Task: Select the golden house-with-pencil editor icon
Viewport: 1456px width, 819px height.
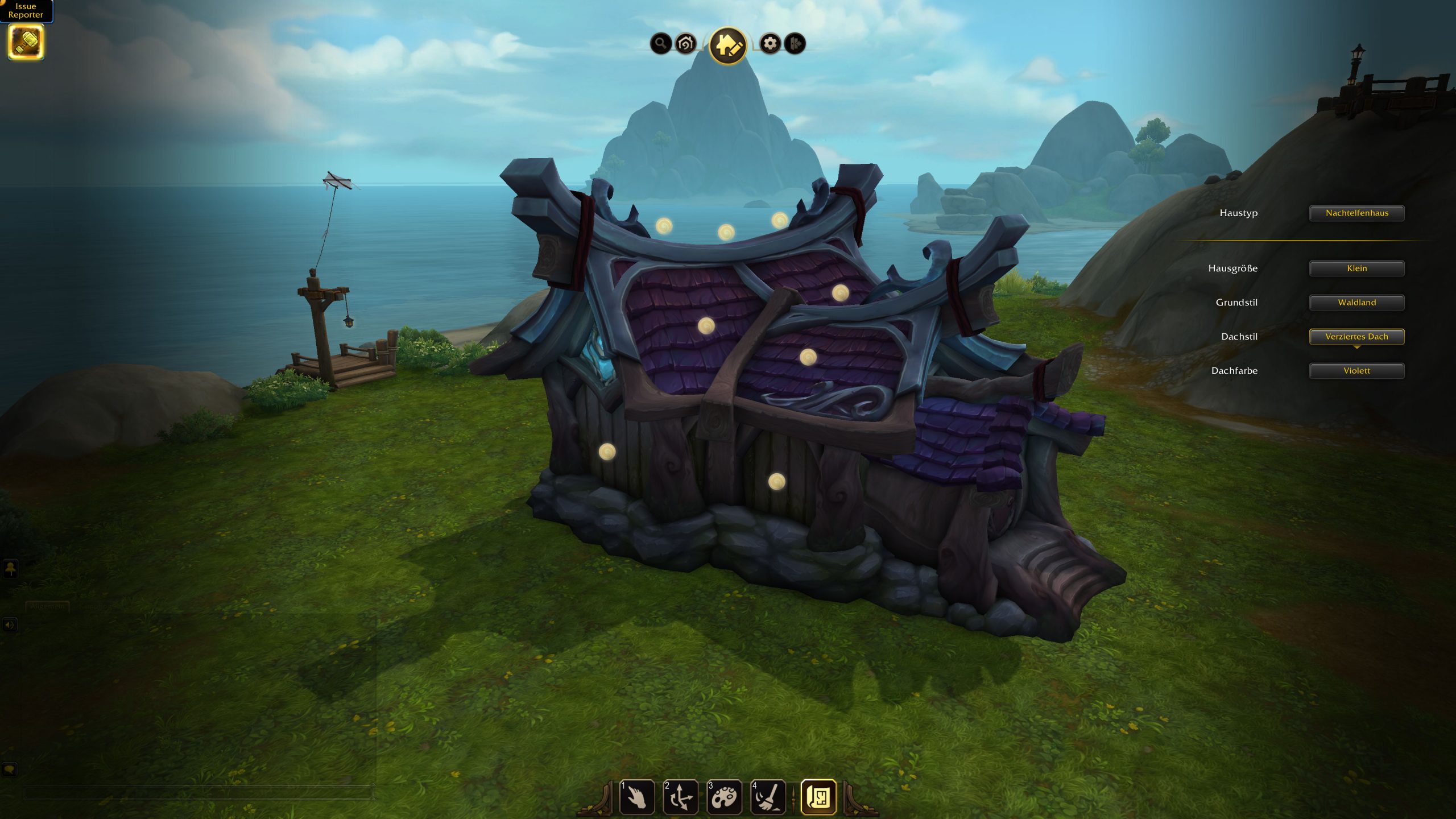Action: tap(728, 45)
